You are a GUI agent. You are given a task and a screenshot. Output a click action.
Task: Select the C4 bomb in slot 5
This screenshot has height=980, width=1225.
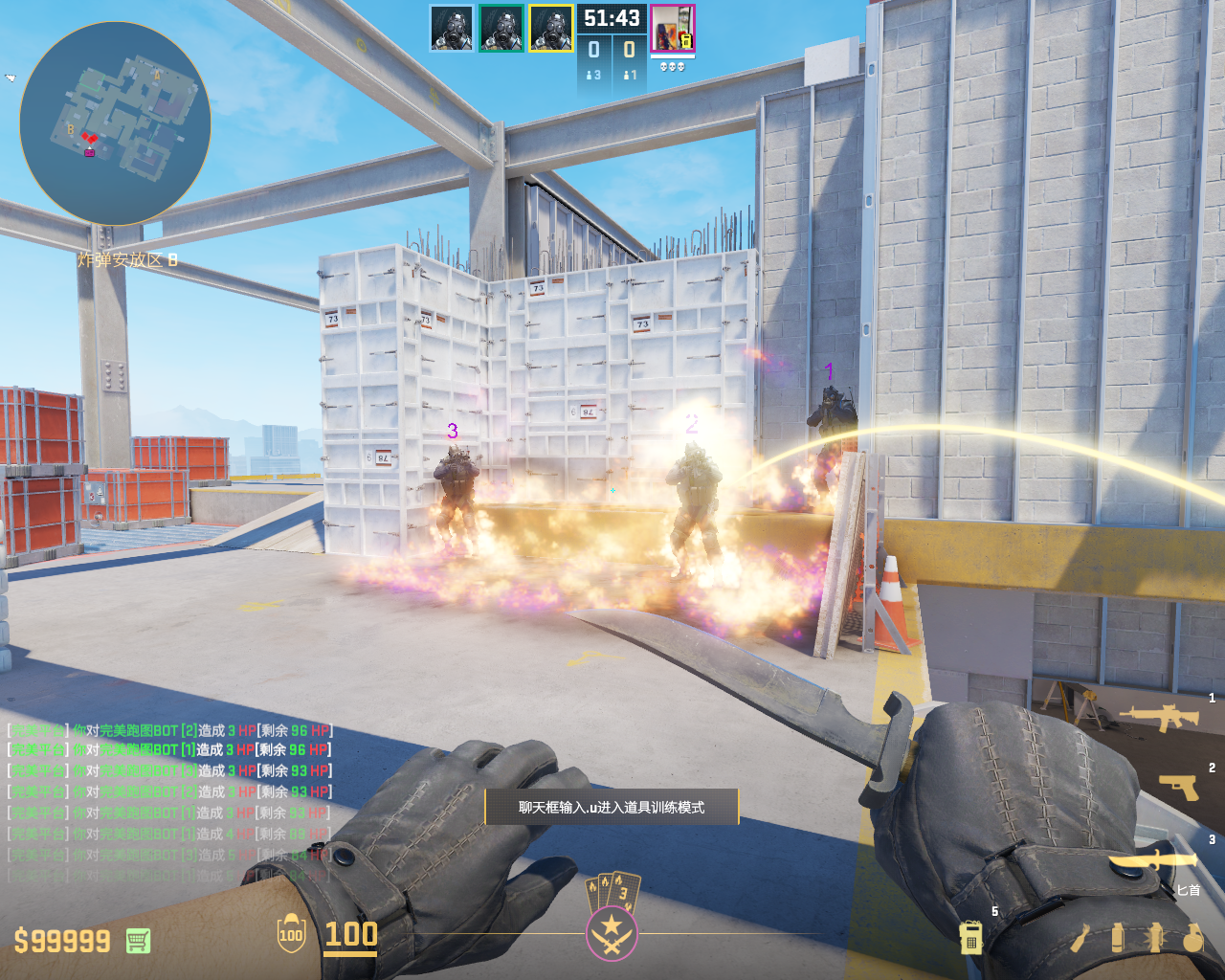click(x=970, y=937)
